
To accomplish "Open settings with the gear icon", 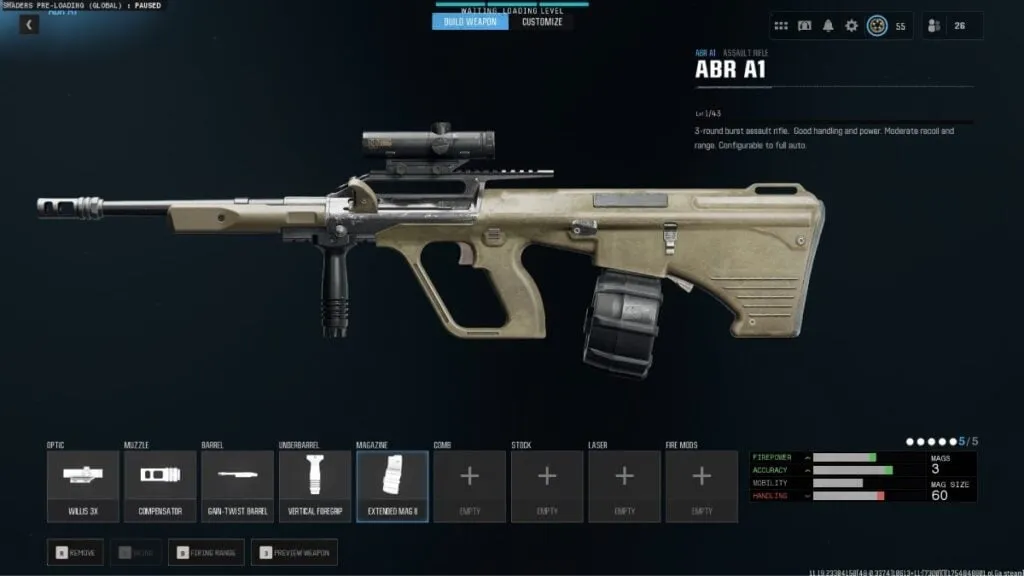I will coord(851,26).
